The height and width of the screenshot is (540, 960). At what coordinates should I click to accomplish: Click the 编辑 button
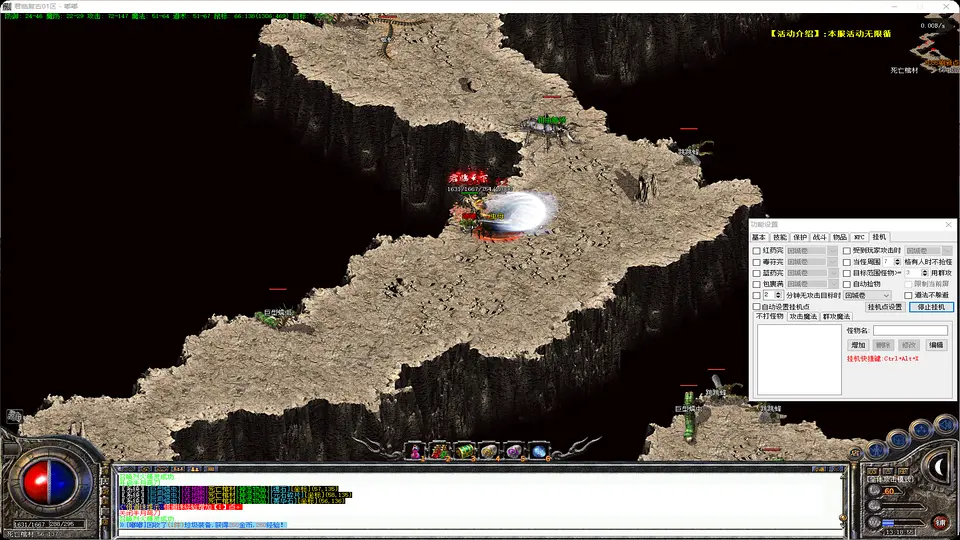pos(936,345)
